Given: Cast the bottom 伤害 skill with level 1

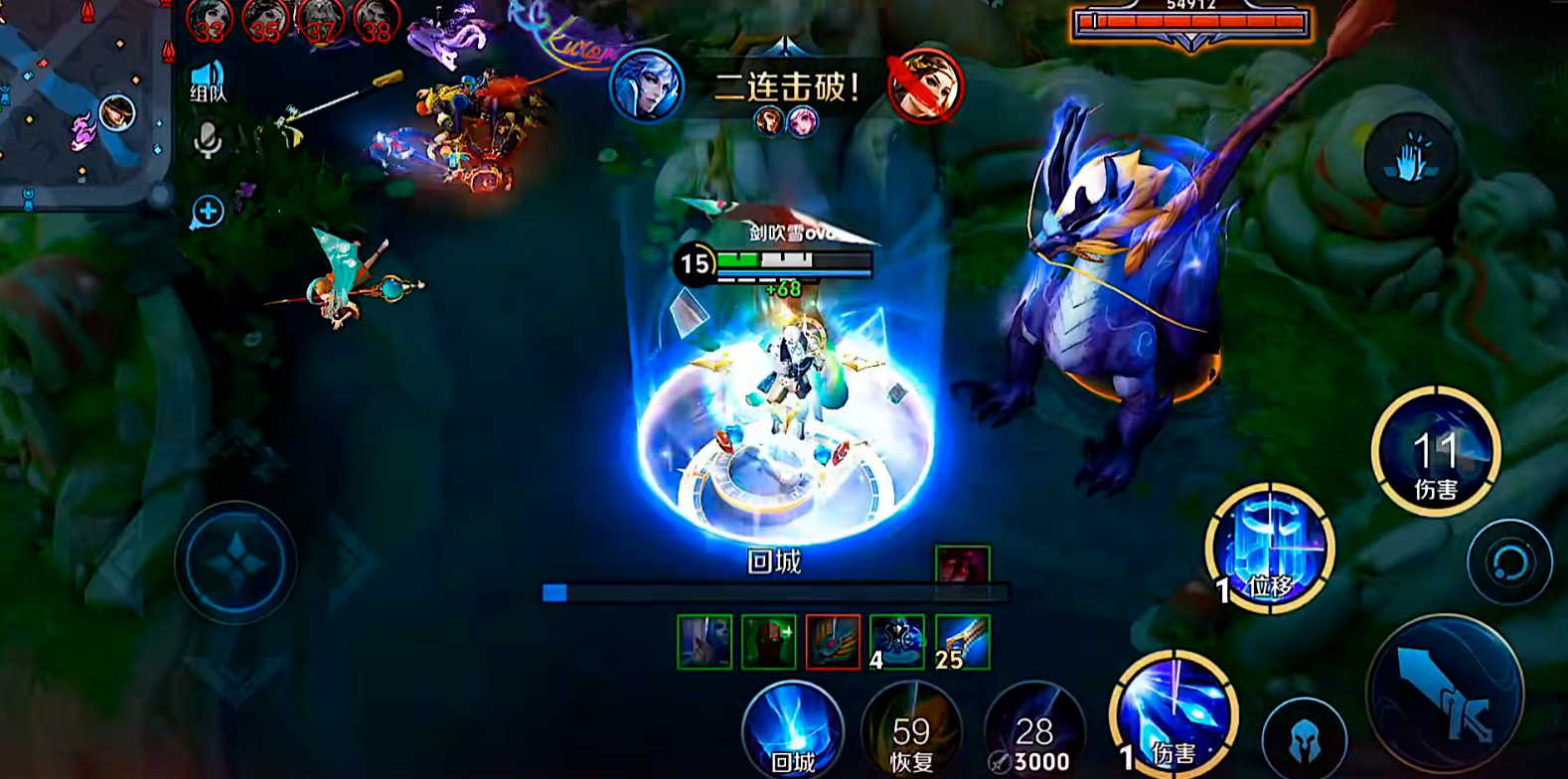Looking at the screenshot, I should (x=1174, y=715).
